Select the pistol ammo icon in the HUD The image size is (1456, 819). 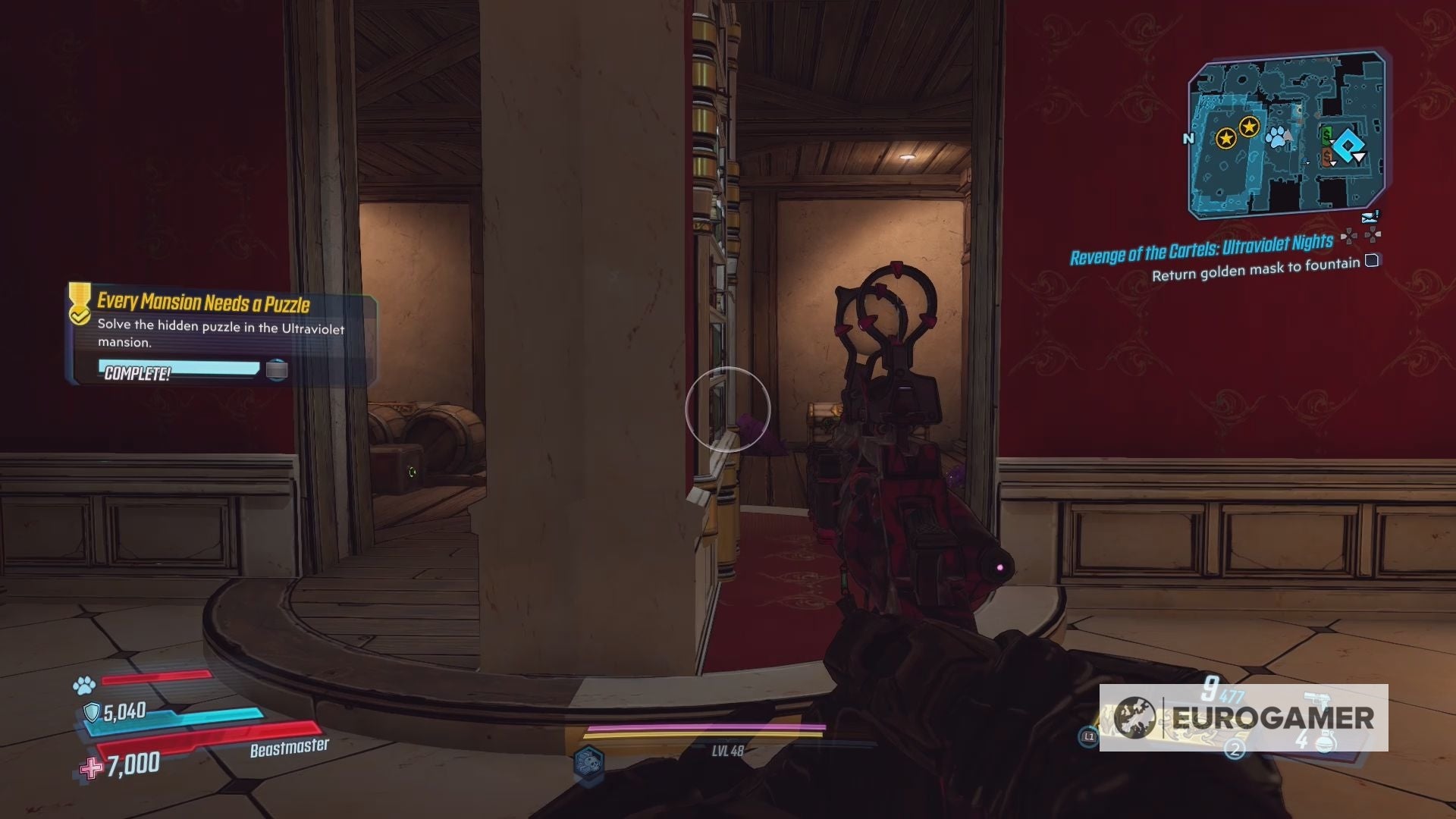(x=1316, y=698)
